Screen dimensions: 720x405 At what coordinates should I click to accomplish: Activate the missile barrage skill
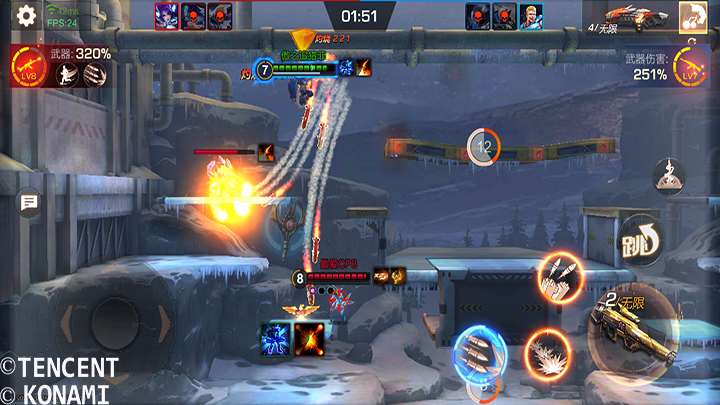pyautogui.click(x=559, y=278)
